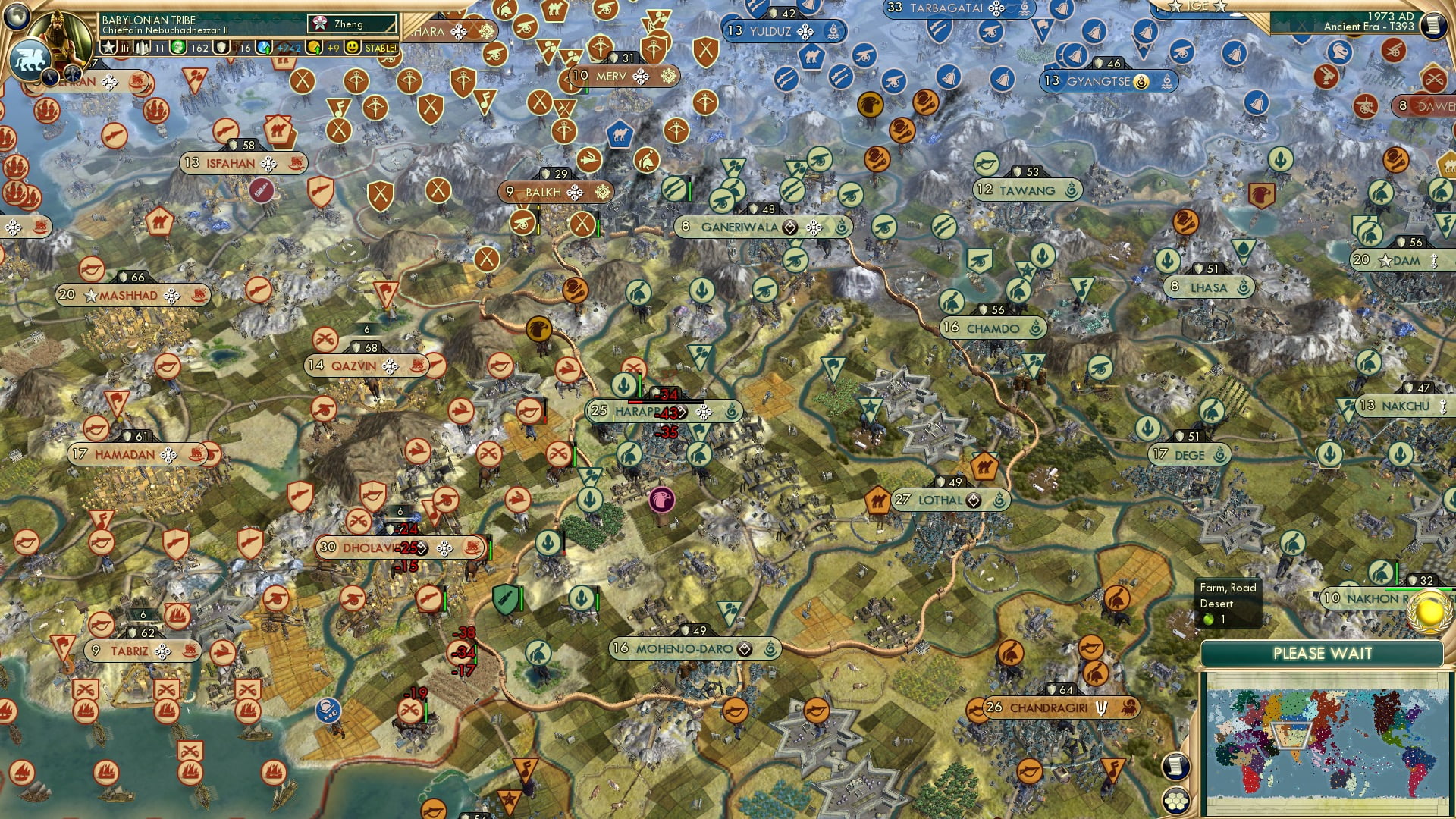
Task: Click the smiley face next to STABLE!
Action: 351,47
